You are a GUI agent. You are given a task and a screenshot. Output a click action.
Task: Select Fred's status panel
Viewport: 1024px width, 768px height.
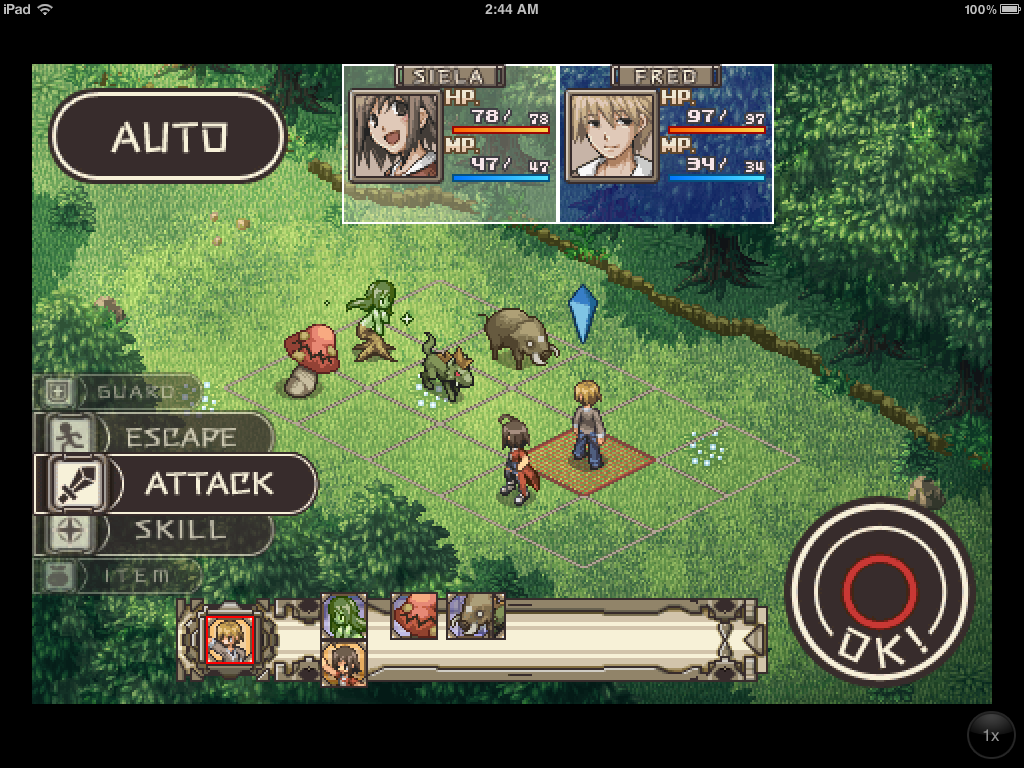coord(666,145)
